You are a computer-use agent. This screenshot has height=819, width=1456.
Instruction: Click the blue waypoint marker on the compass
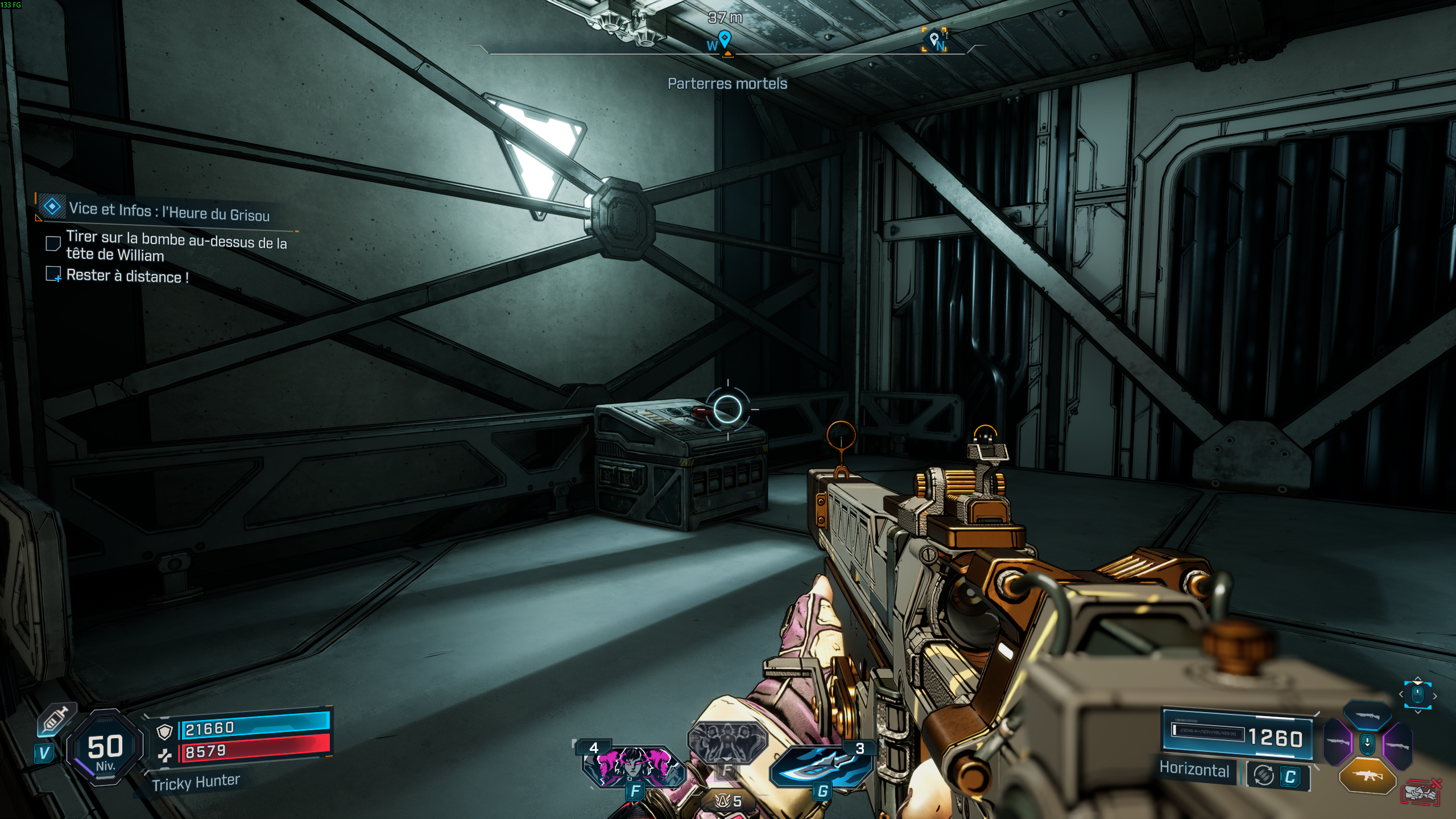pyautogui.click(x=724, y=38)
